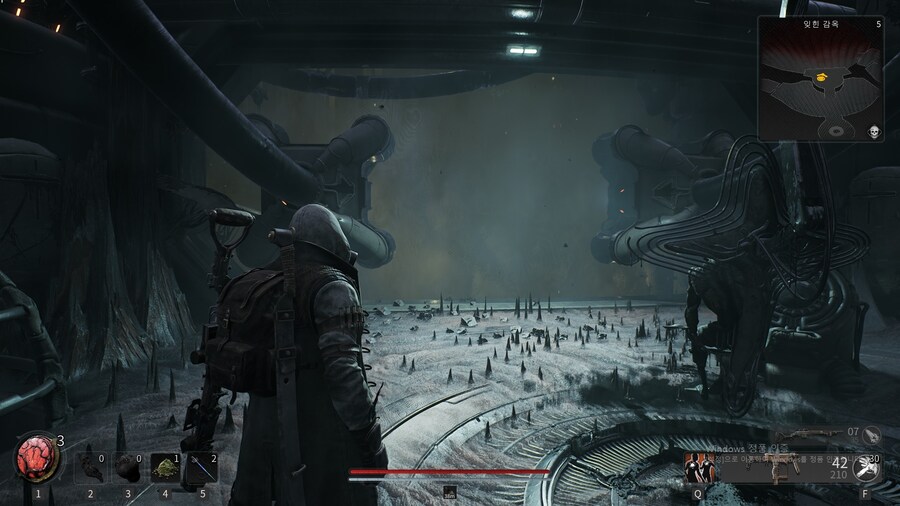Screen dimensions: 900x506
Task: Open the minimap of the forgotten prison
Action: pyautogui.click(x=820, y=78)
